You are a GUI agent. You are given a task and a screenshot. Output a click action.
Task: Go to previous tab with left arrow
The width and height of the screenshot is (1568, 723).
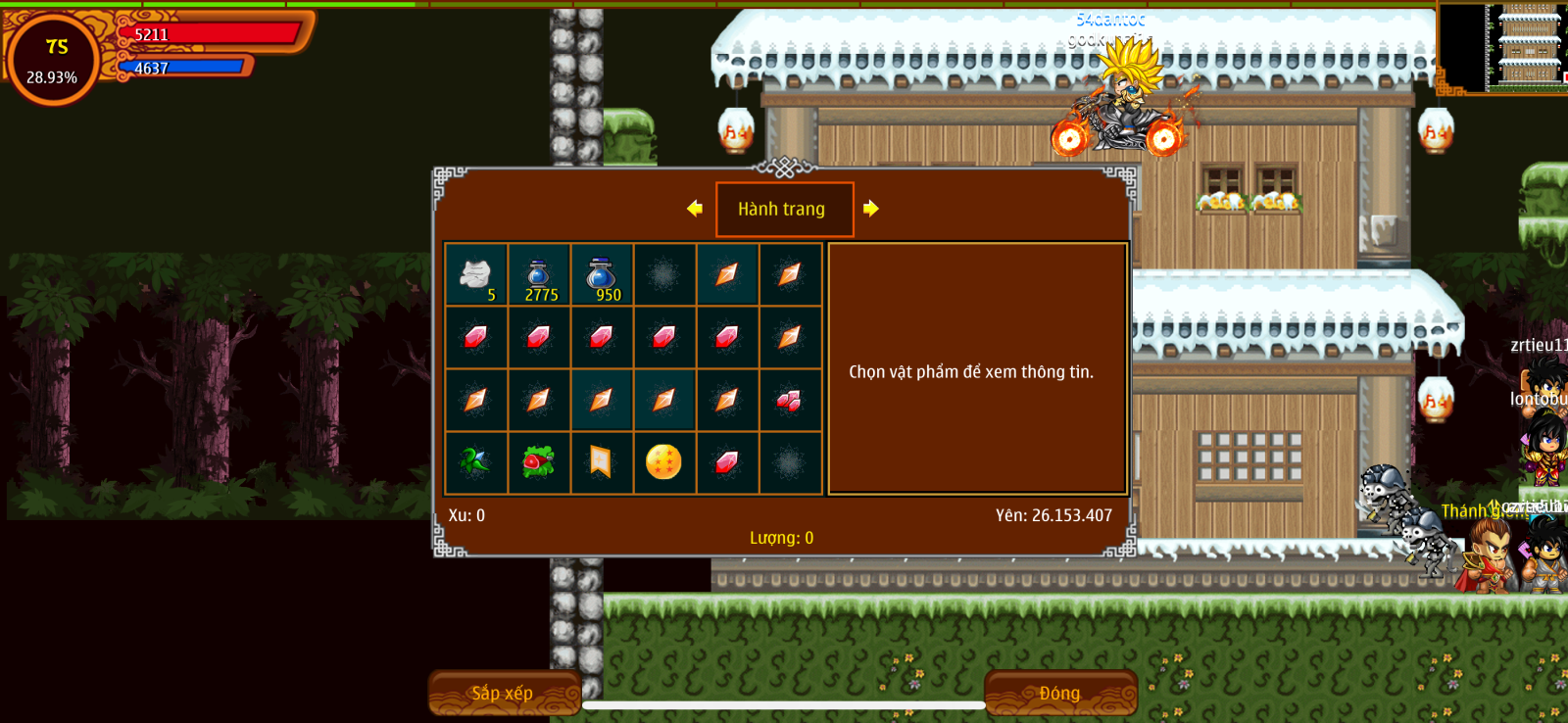695,208
